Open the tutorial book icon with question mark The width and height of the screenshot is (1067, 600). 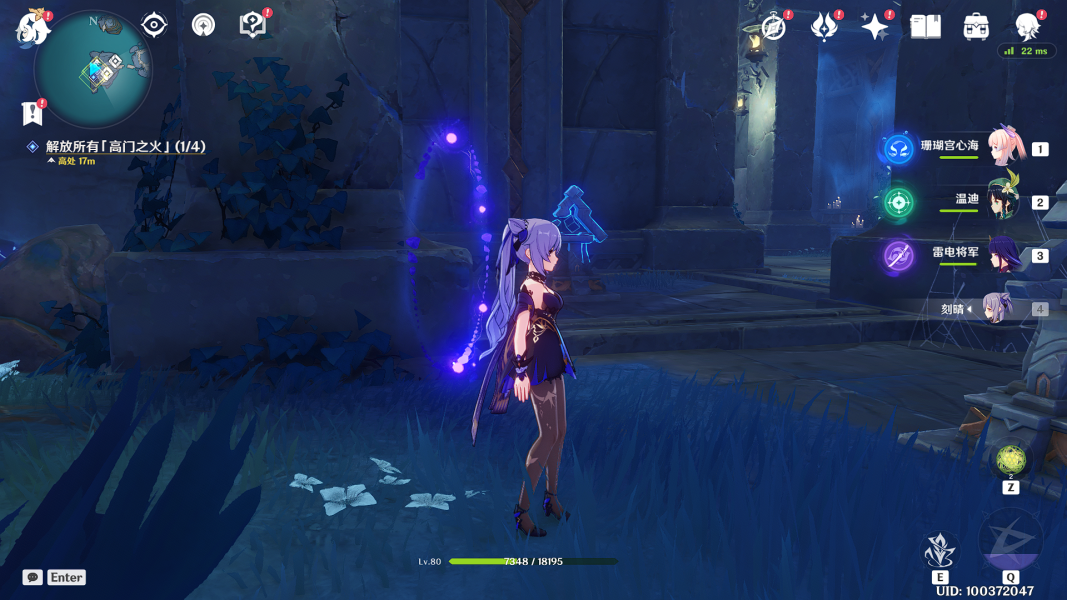coord(253,25)
